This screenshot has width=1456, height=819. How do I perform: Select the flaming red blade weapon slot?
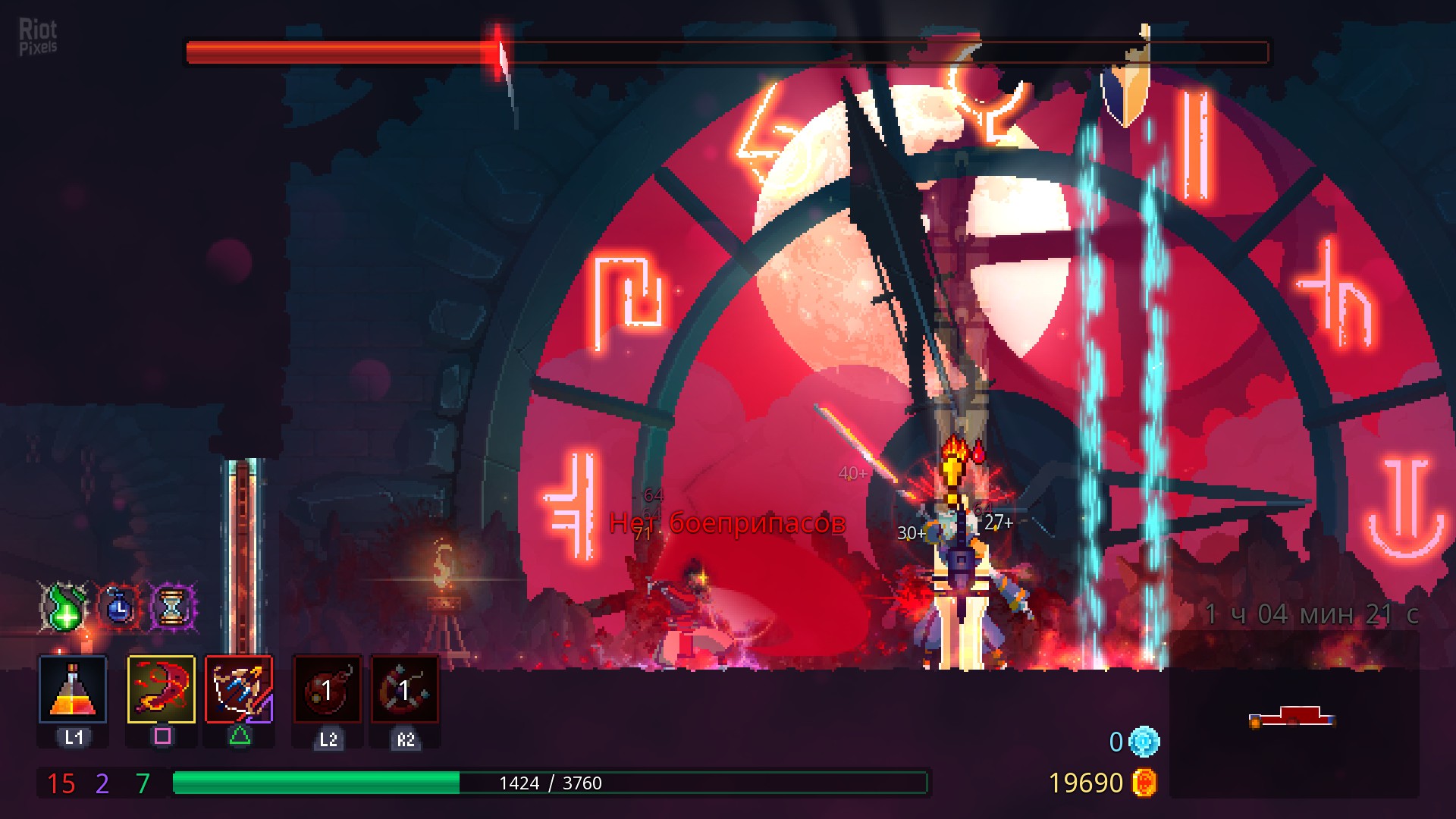point(161,689)
